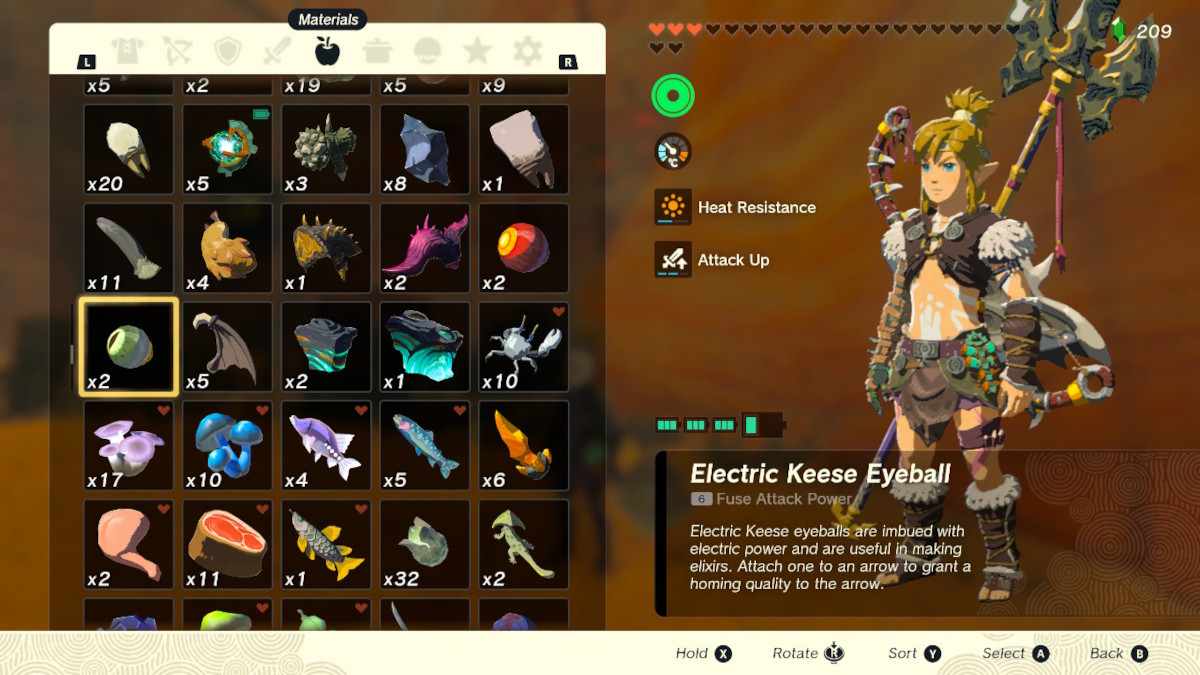Select the purple spiked horn slot
This screenshot has width=1200, height=675.
pos(424,248)
